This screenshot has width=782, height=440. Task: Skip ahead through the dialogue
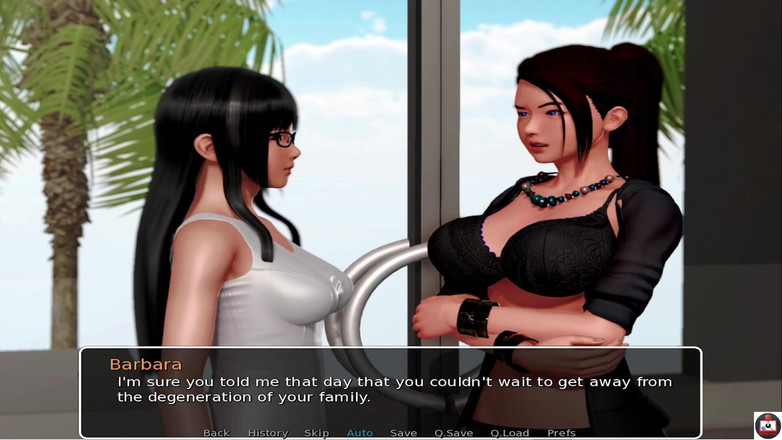point(316,433)
